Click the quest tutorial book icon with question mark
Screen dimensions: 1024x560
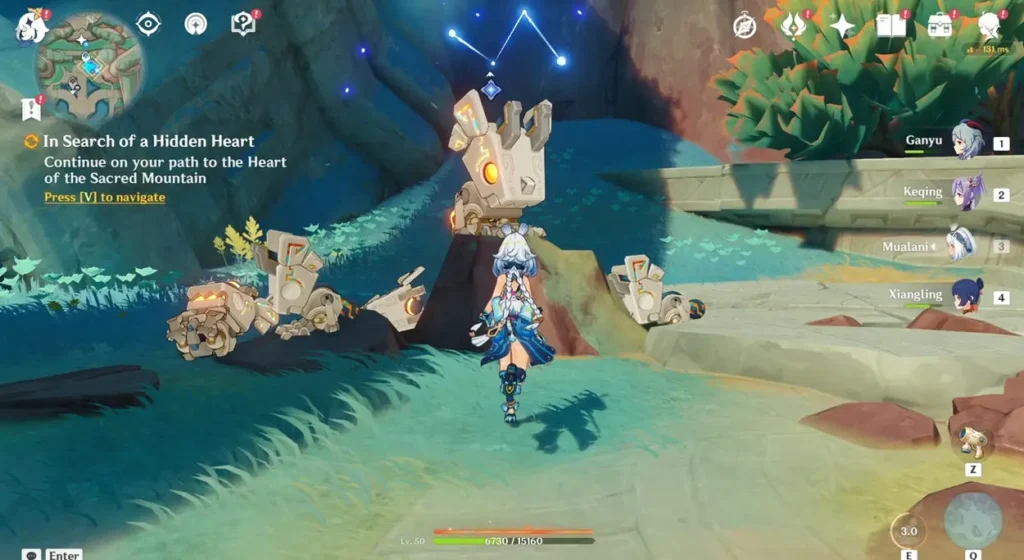(x=243, y=24)
